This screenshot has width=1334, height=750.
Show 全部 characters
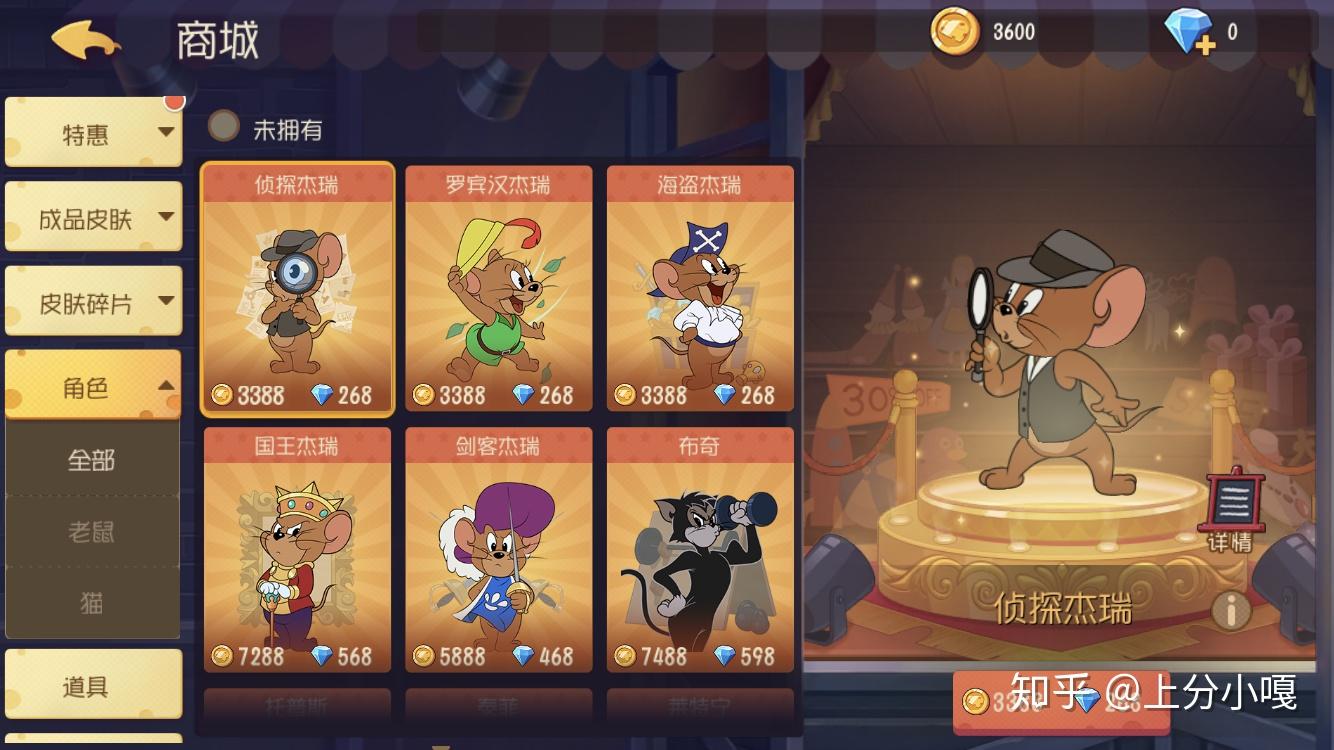tap(92, 460)
